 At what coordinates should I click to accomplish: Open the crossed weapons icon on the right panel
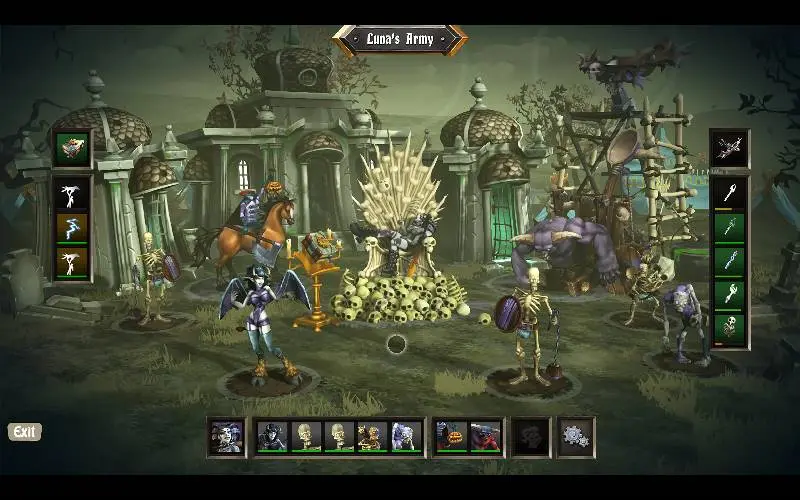pos(728,148)
